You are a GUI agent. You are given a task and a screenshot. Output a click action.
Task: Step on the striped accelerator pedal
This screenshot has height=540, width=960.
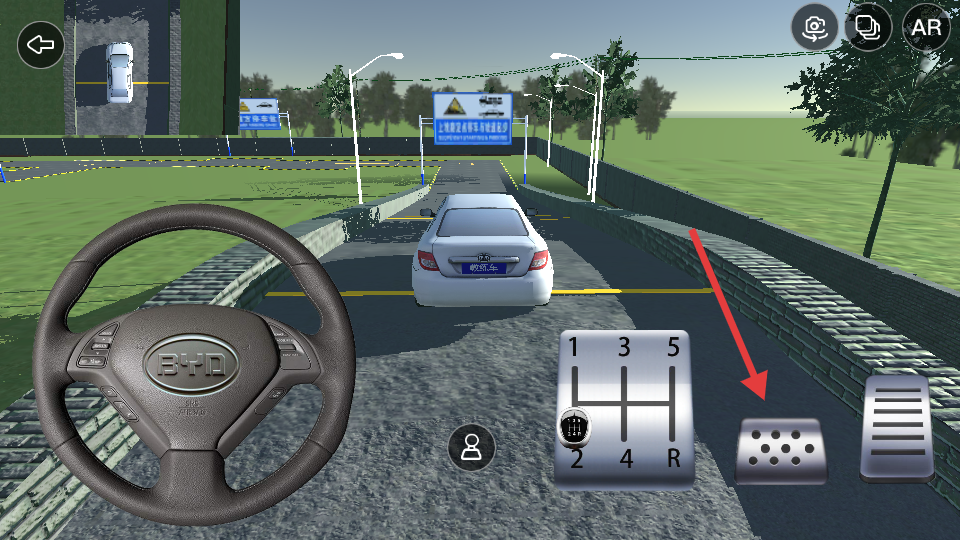898,429
